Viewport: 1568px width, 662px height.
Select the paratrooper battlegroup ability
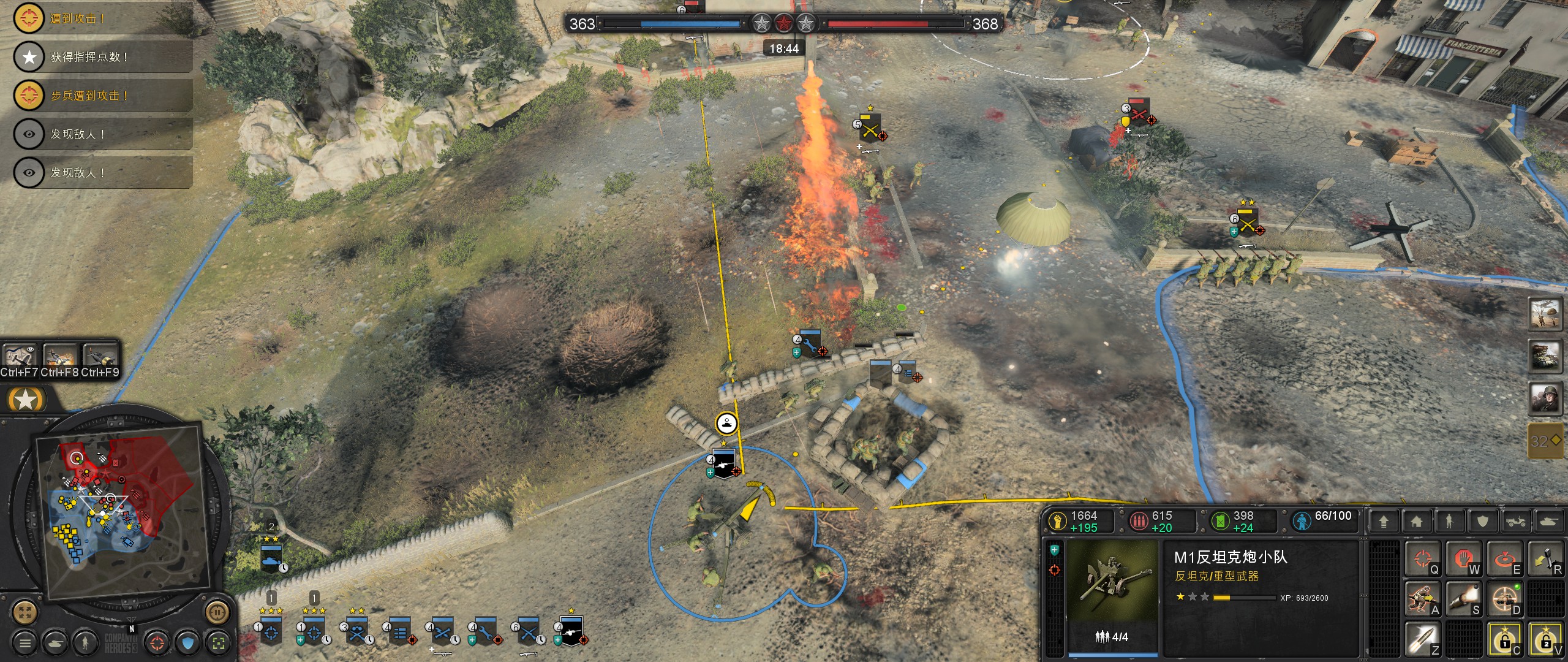pos(1545,314)
